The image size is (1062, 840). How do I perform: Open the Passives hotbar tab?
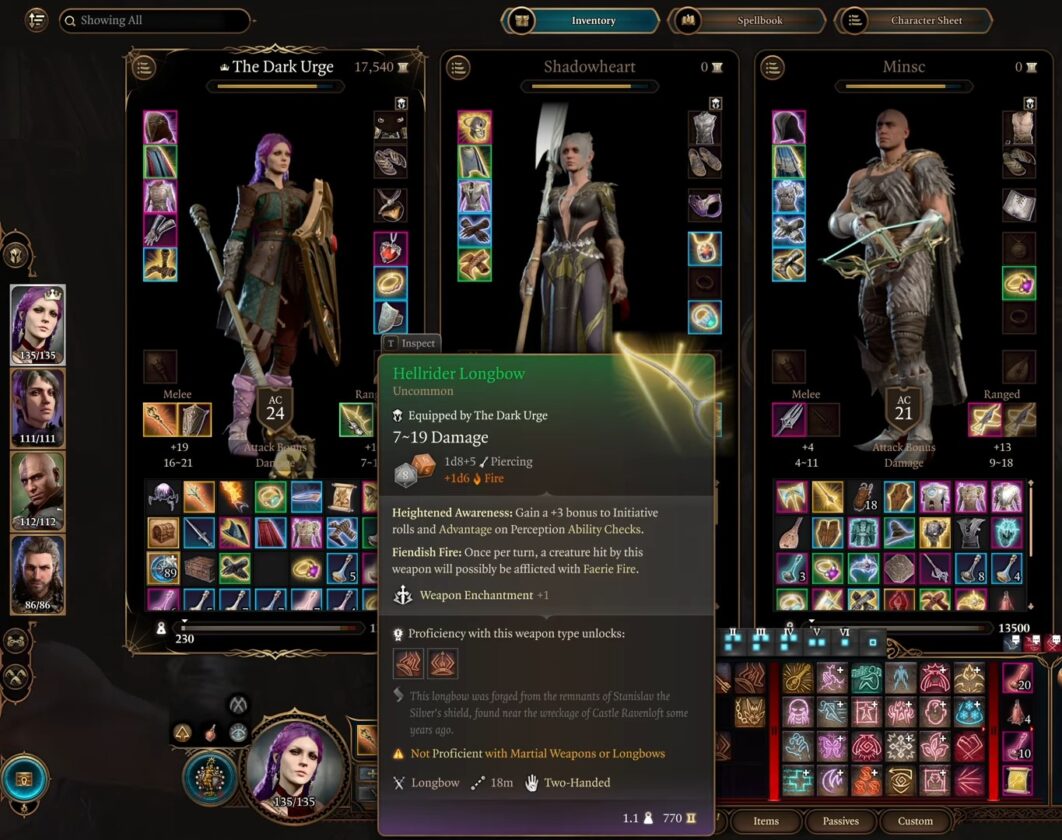[840, 821]
